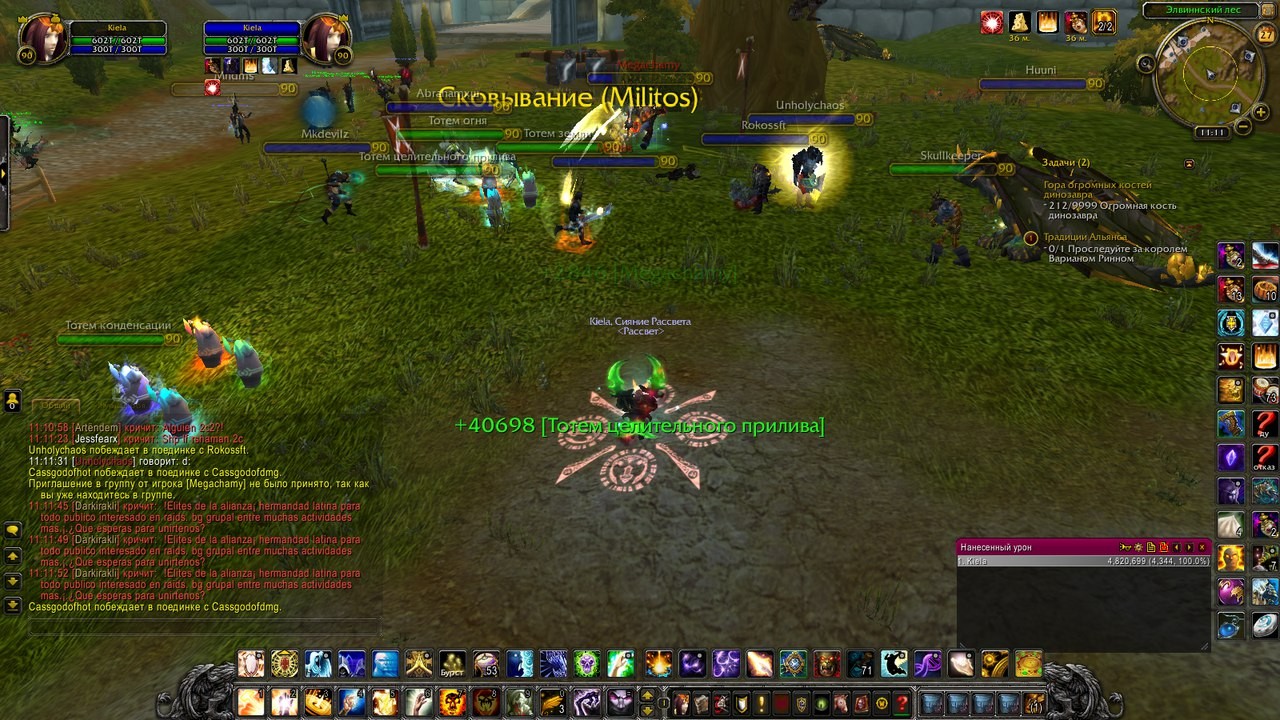Screen dimensions: 1280x720
Task: Open the "Традиции Альянса" quest in the tracker
Action: (x=1084, y=237)
